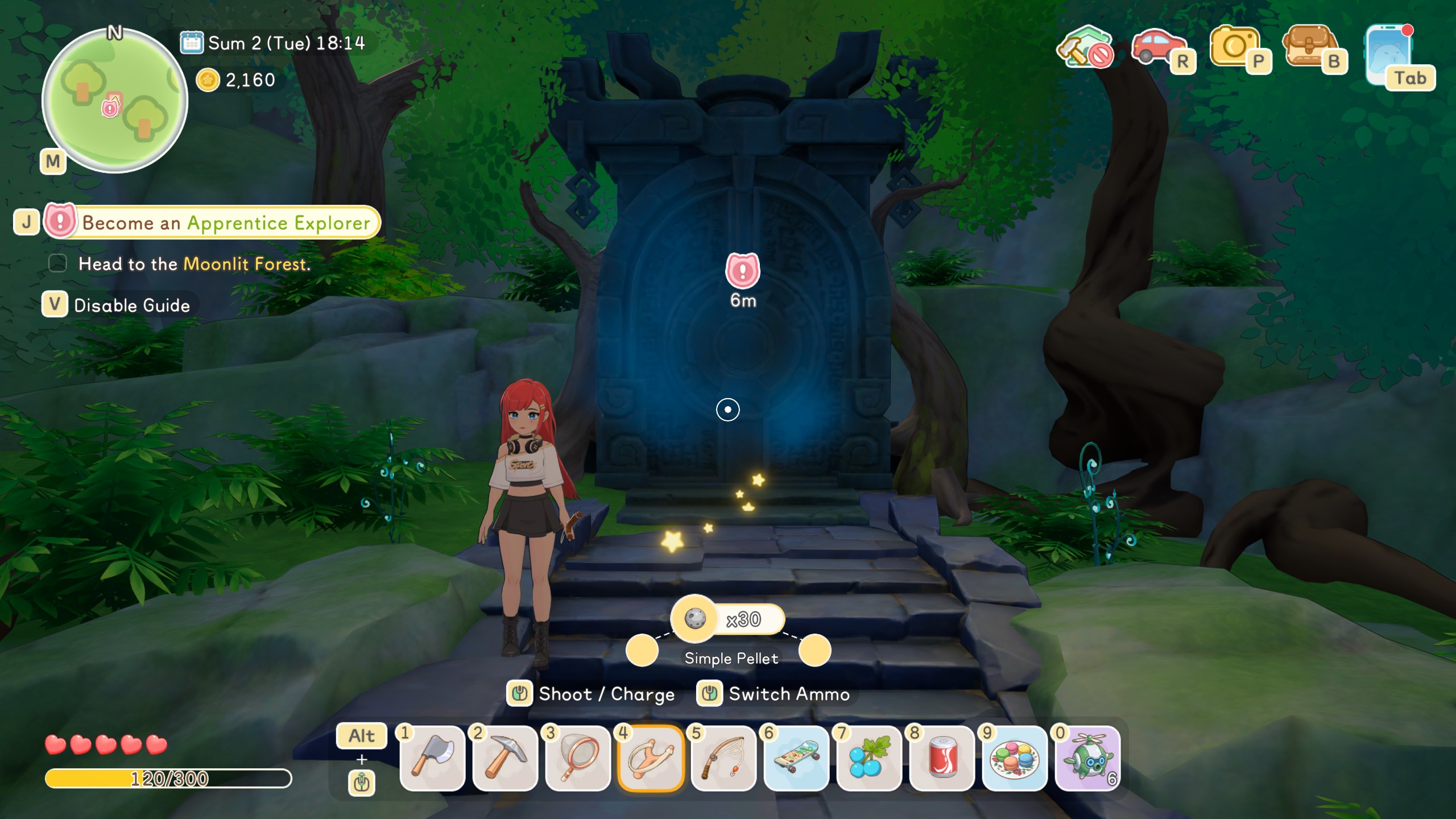This screenshot has width=1456, height=819.
Task: Choose the green helicopter toy slot
Action: point(1087,758)
